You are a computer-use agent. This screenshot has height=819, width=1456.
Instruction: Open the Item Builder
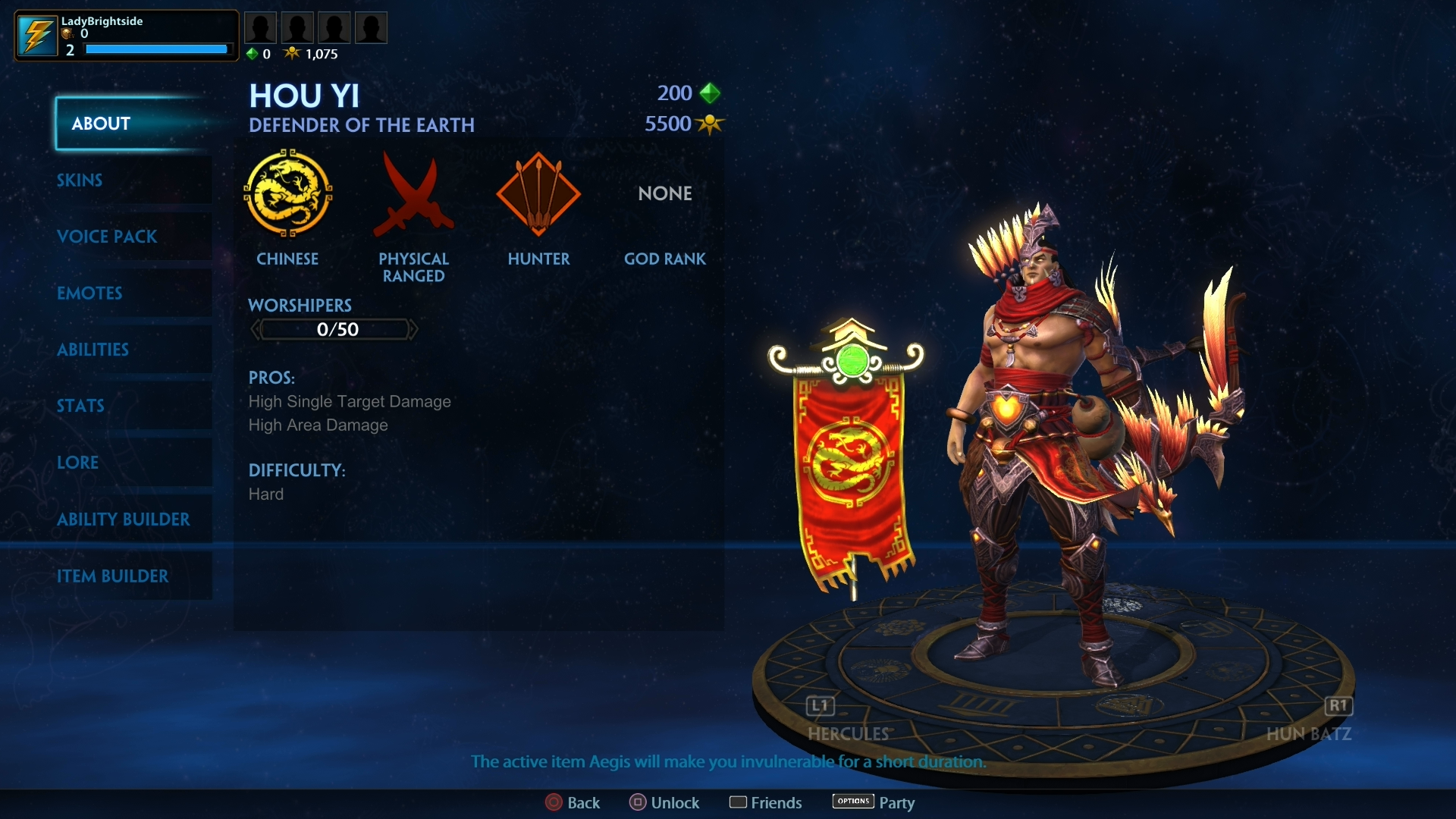[114, 576]
